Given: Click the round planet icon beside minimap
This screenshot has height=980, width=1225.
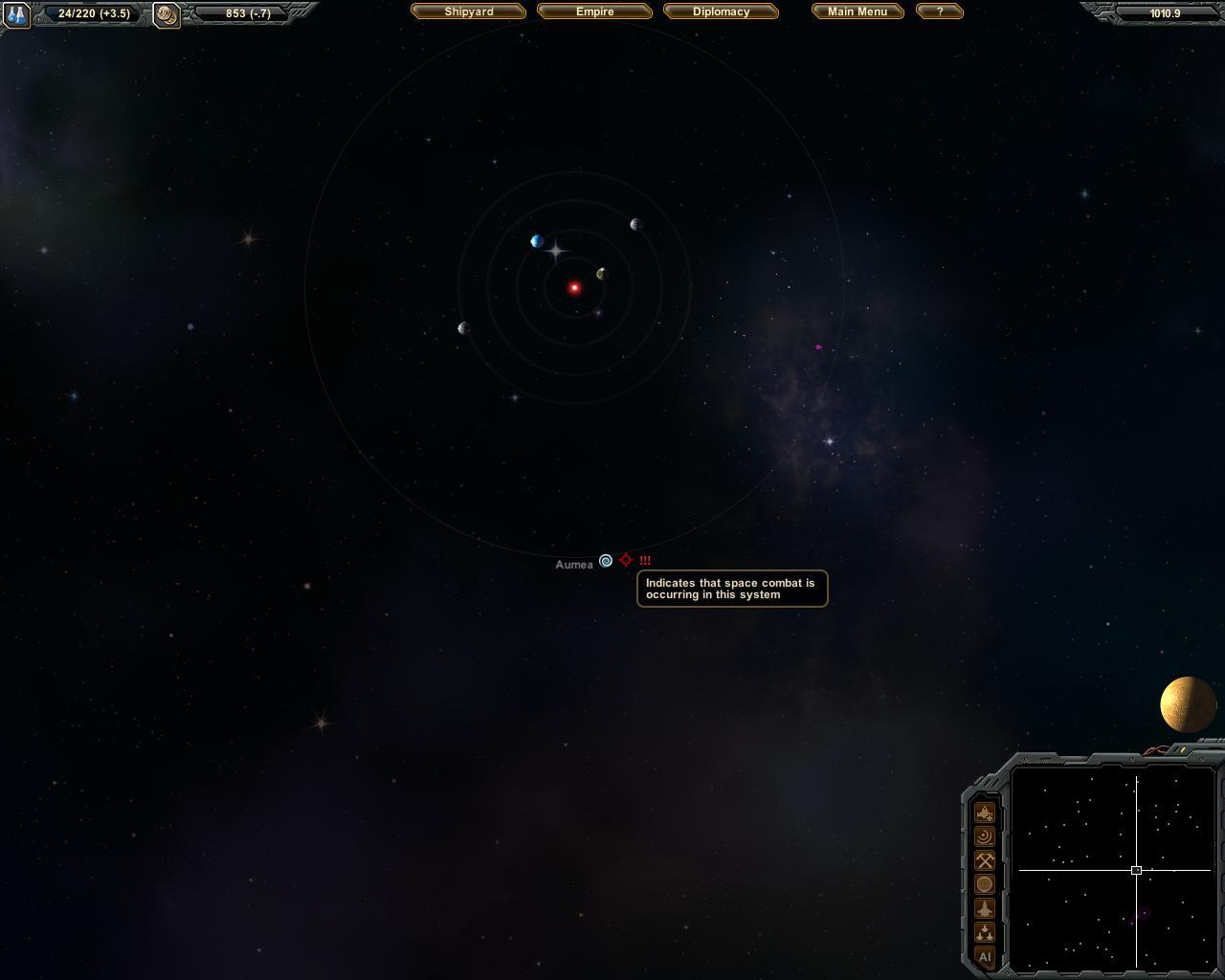Looking at the screenshot, I should (x=985, y=884).
